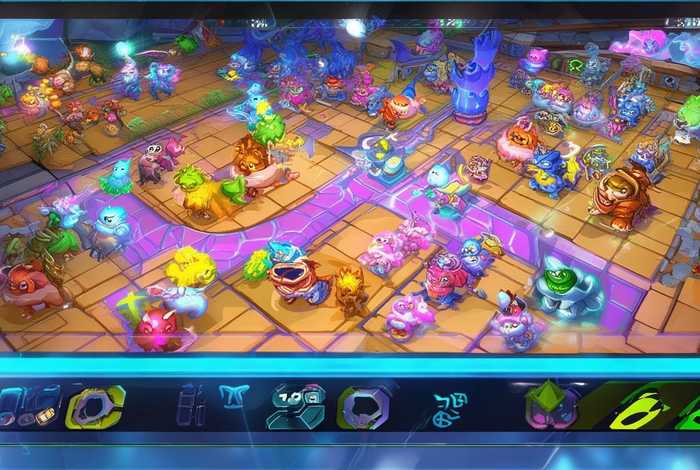Click the bright green eye-shaped button

[641, 408]
